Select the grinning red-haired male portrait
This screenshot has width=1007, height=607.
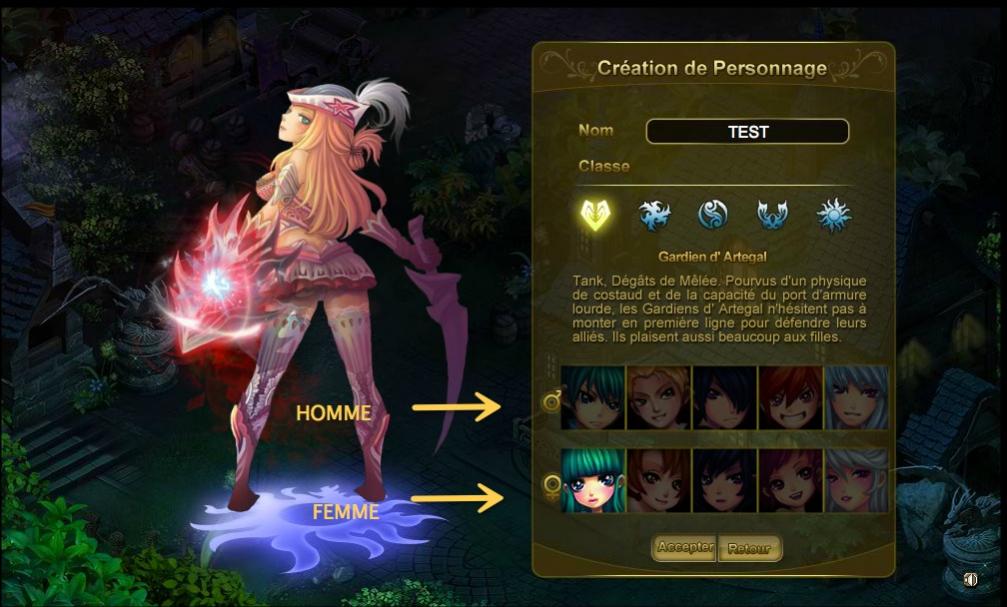pos(790,397)
